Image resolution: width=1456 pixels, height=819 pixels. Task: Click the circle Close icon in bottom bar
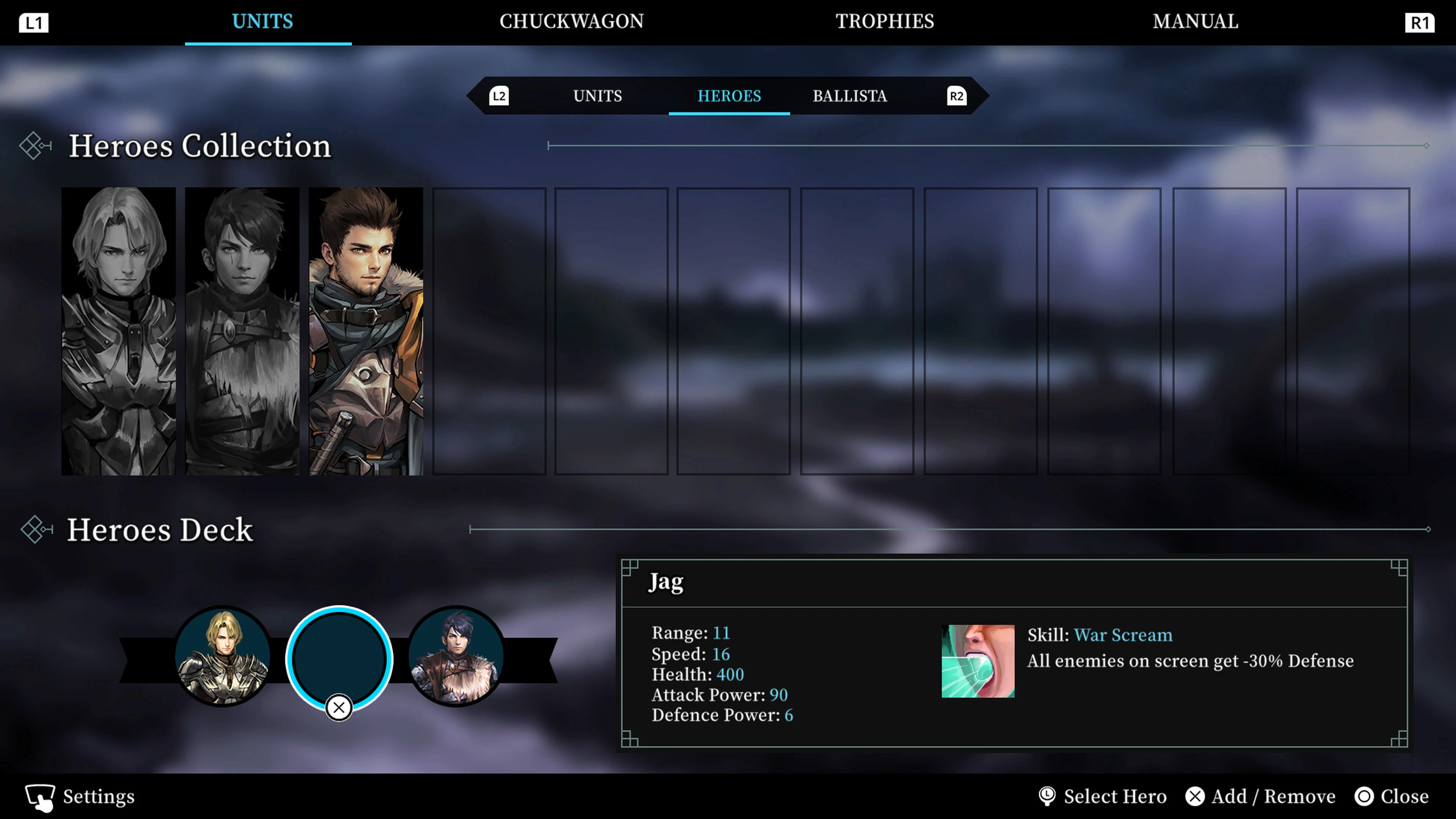coord(1363,796)
